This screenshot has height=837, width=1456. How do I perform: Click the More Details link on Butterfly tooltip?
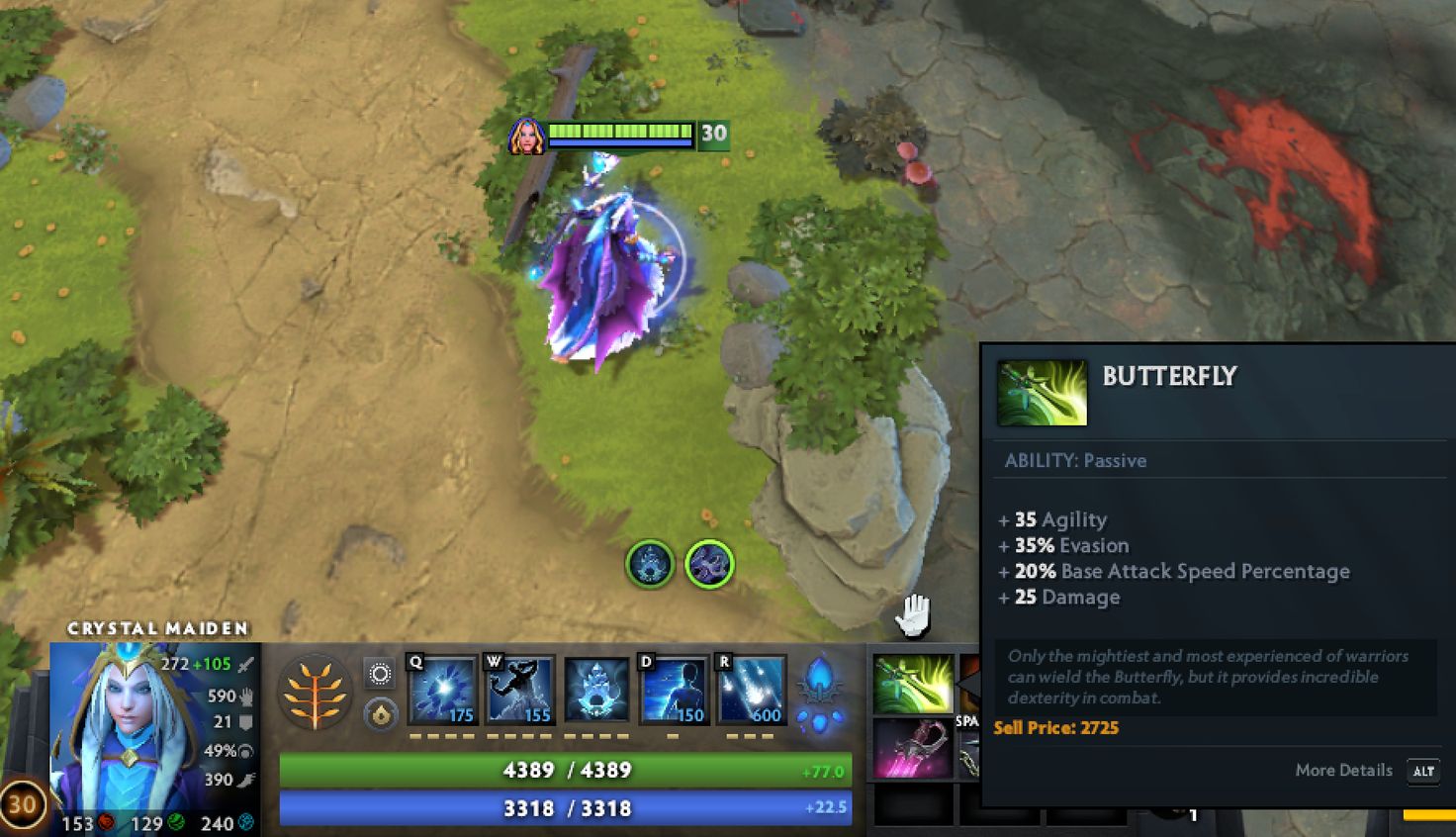[1343, 770]
